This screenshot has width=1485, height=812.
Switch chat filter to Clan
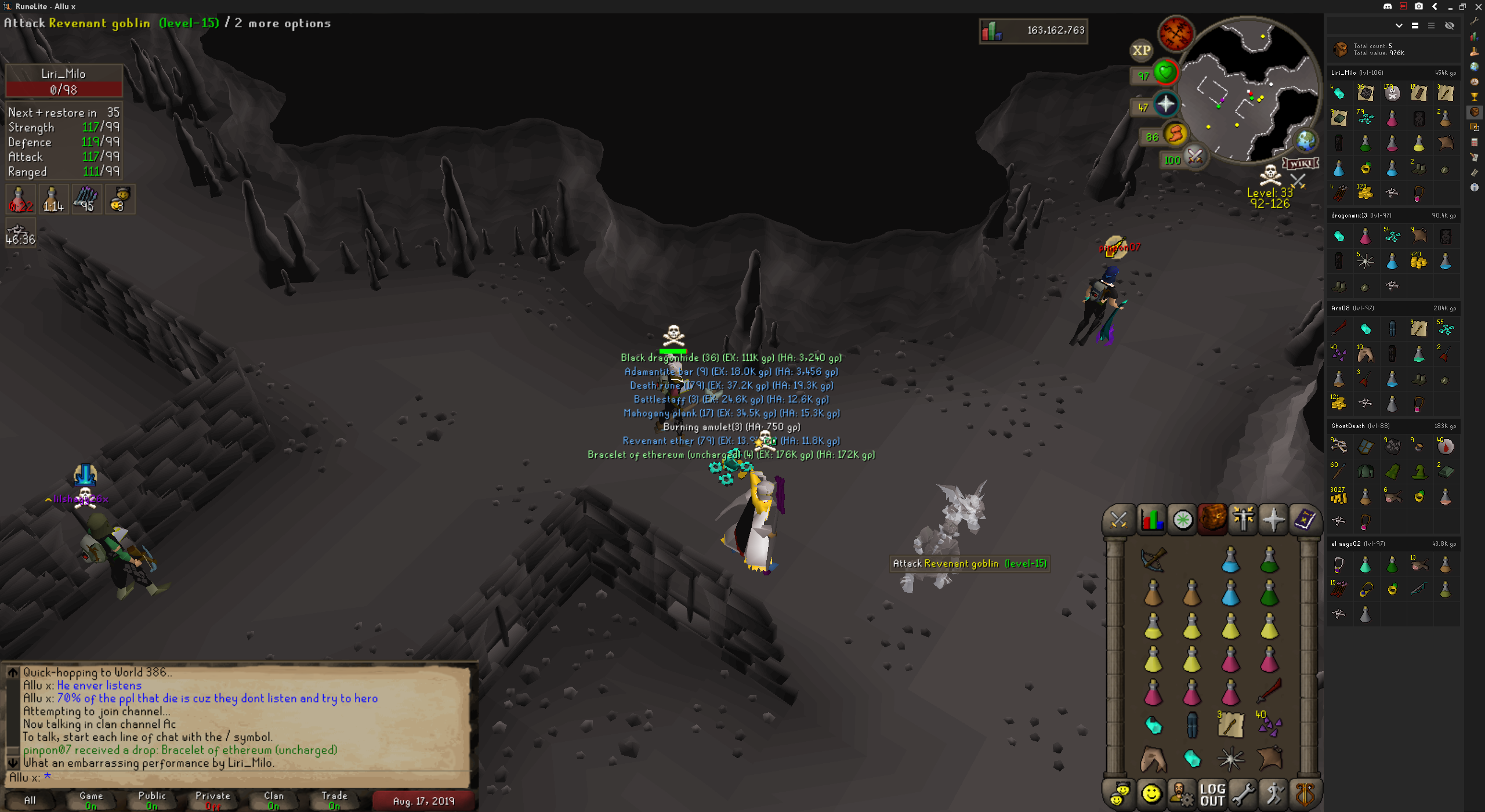pyautogui.click(x=274, y=800)
